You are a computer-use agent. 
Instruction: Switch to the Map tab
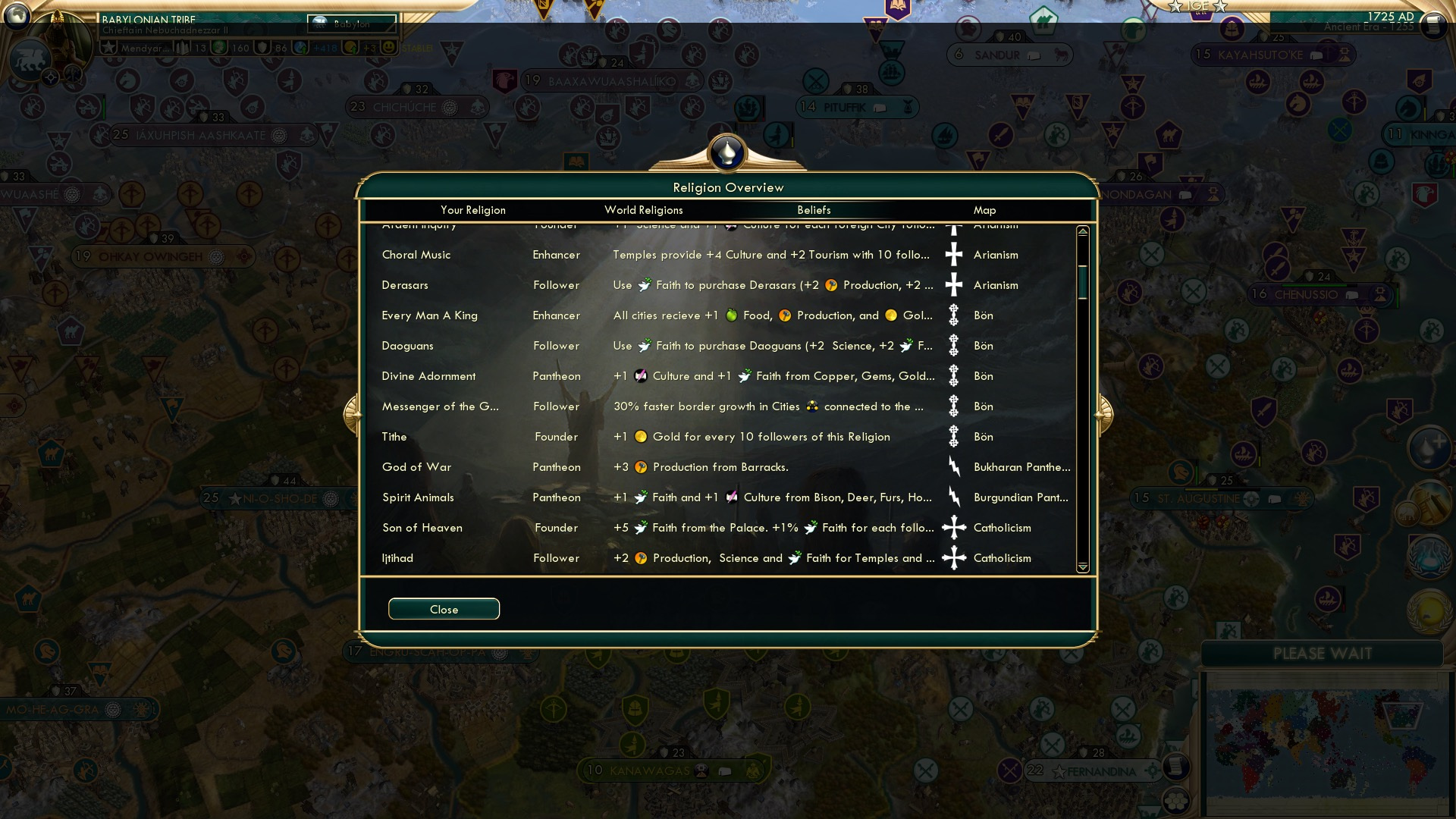pos(983,210)
